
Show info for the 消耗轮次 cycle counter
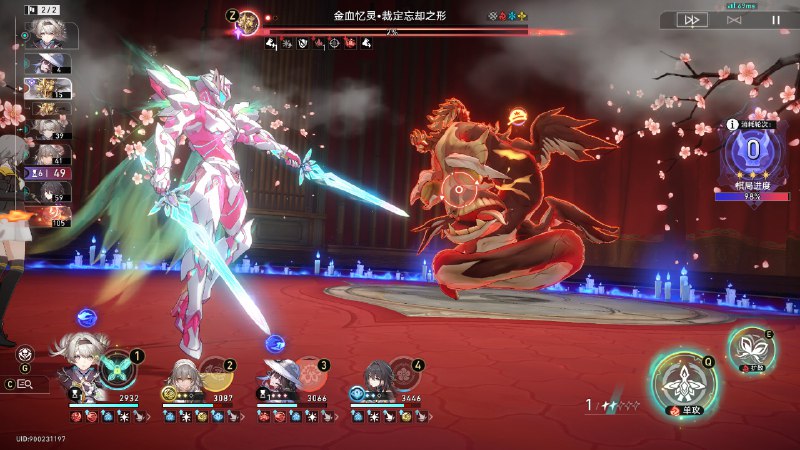pos(733,125)
